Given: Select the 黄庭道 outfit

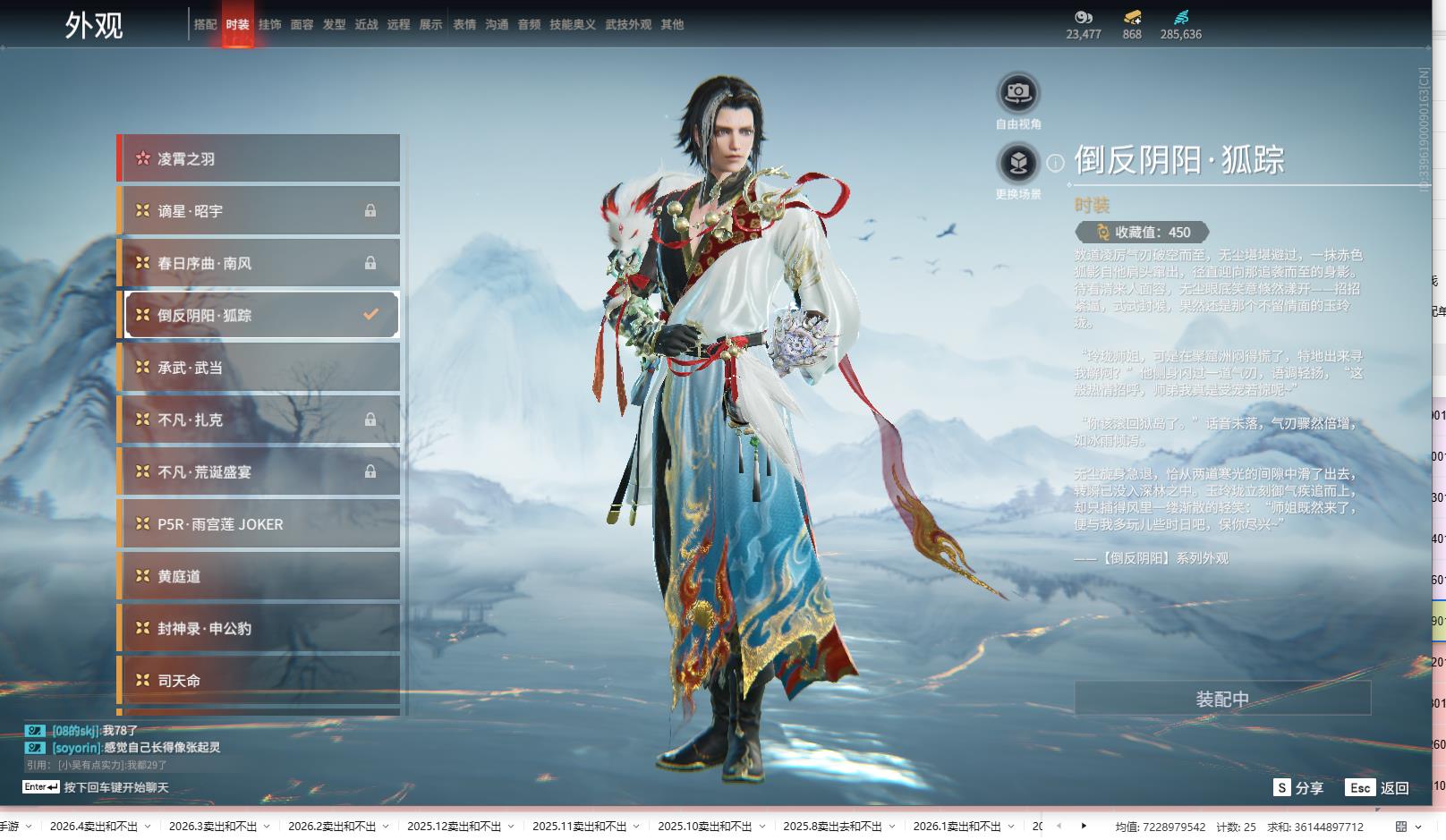Looking at the screenshot, I should tap(259, 576).
